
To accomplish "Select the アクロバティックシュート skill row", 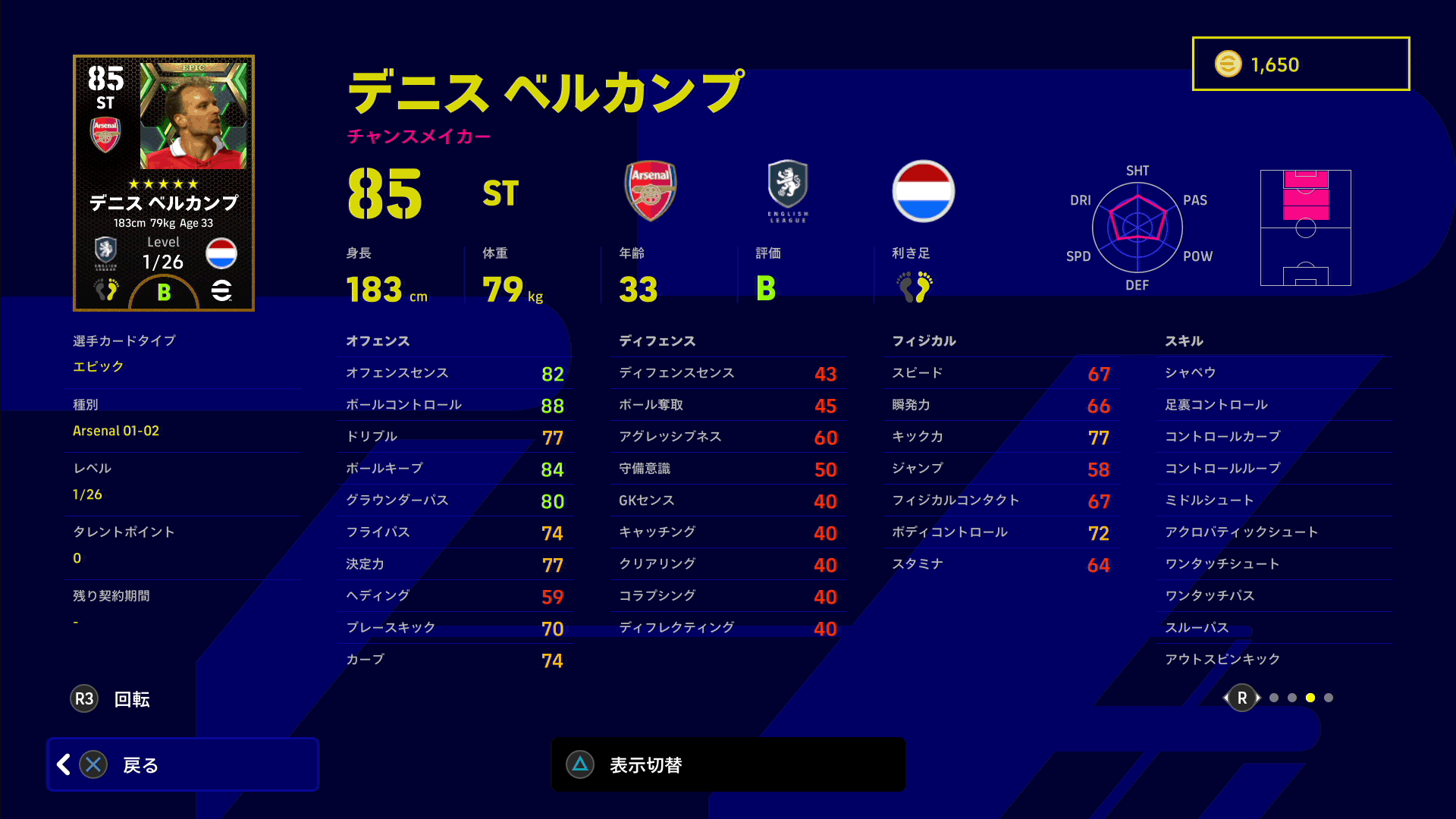I will pos(1274,532).
